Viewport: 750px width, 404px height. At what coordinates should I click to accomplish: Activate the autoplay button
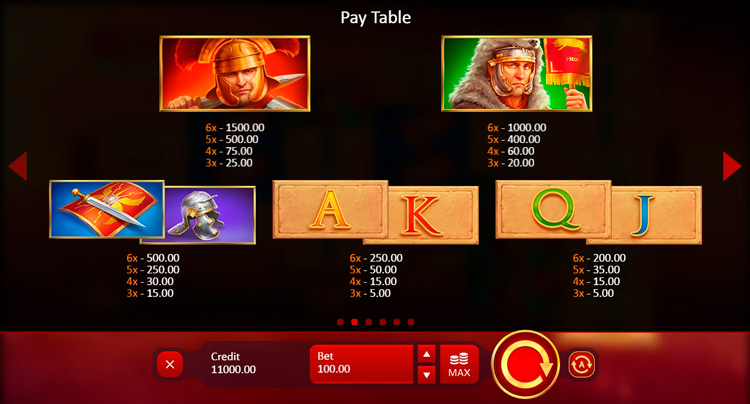click(x=582, y=363)
